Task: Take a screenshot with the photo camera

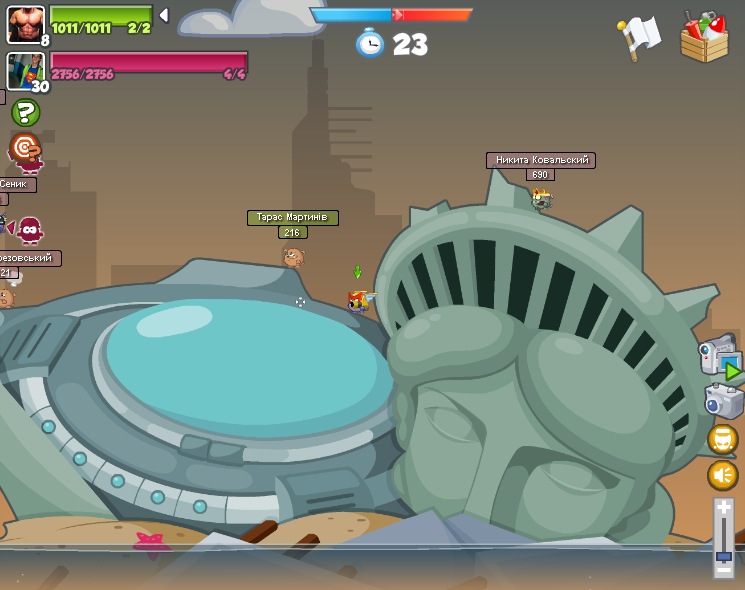Action: pyautogui.click(x=723, y=402)
